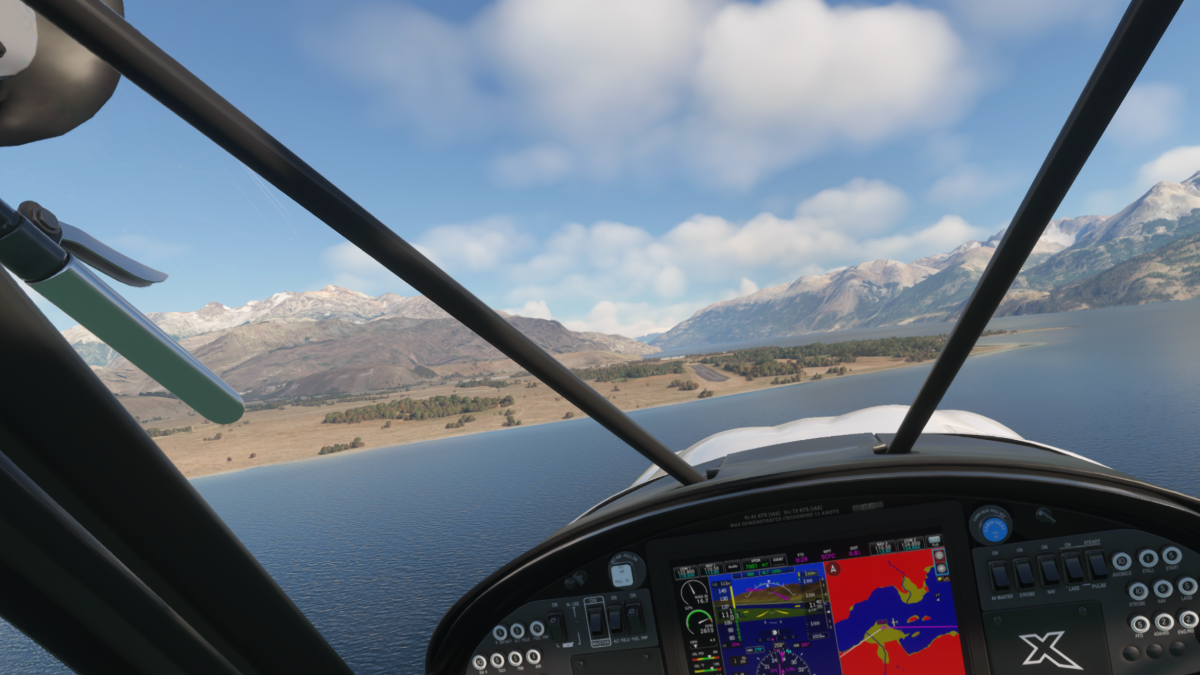Pop the START circuit breaker
1200x675 pixels.
pos(1172,556)
